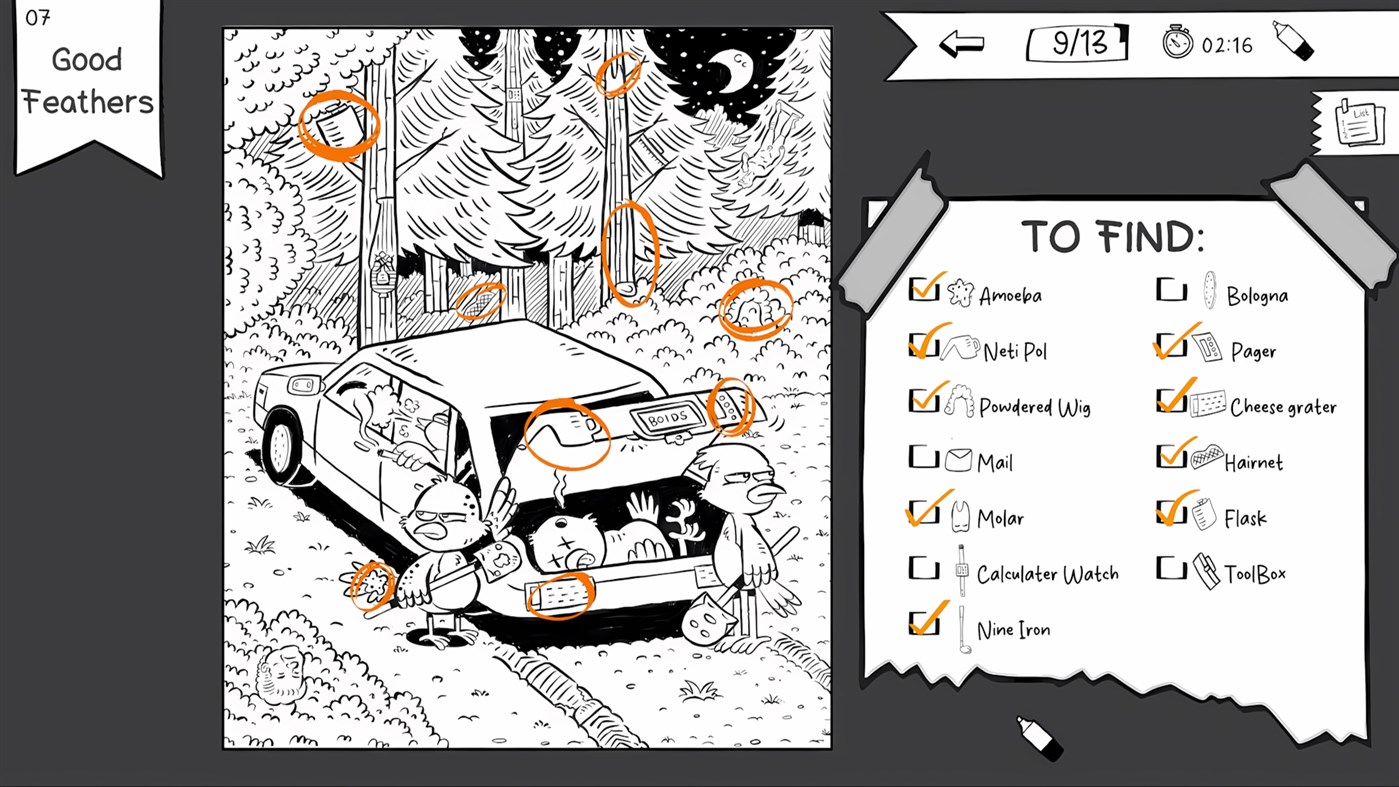Check the ToolBox checkbox
The image size is (1399, 787).
coord(1172,568)
